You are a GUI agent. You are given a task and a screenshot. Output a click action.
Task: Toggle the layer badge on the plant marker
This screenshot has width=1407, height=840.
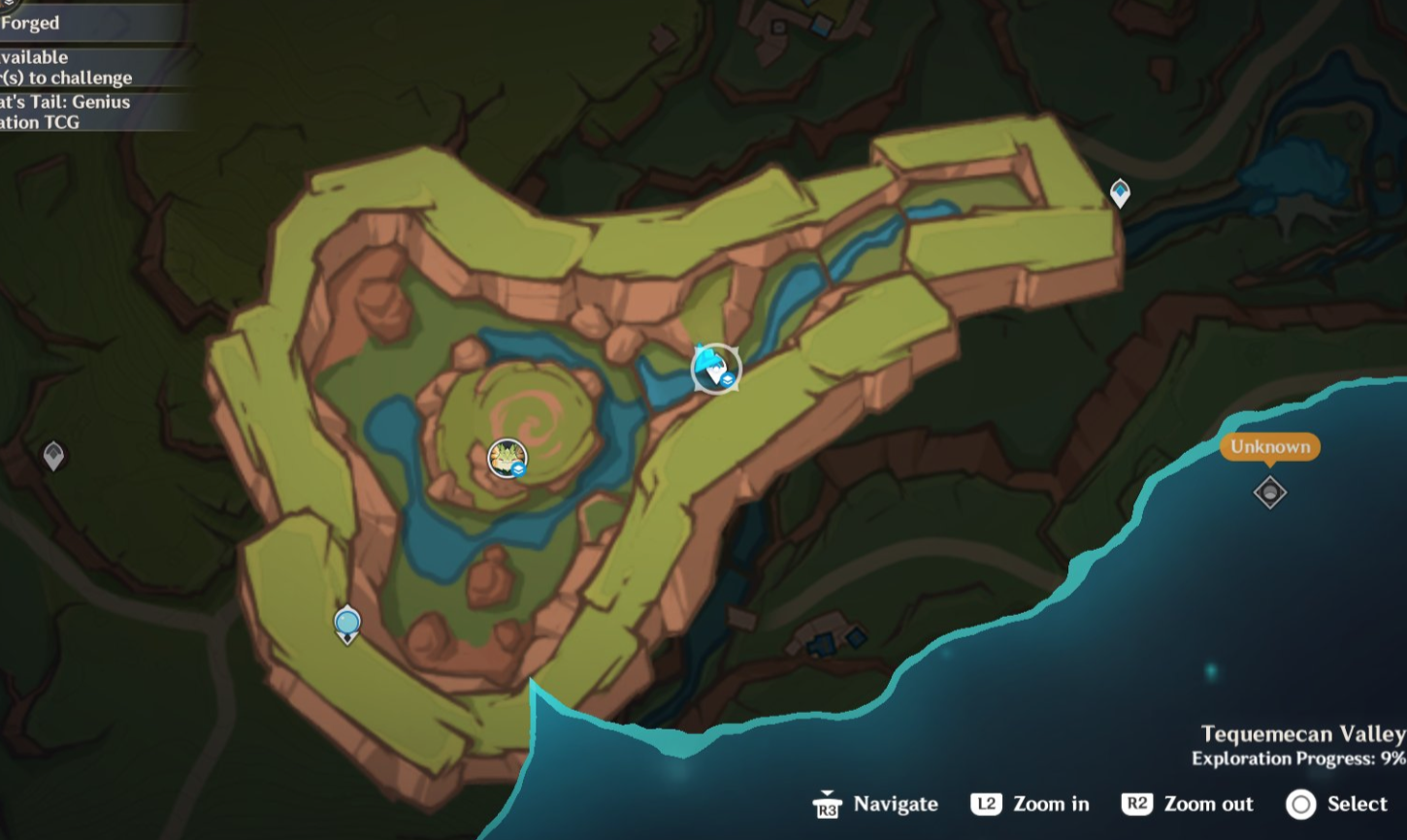tap(518, 469)
